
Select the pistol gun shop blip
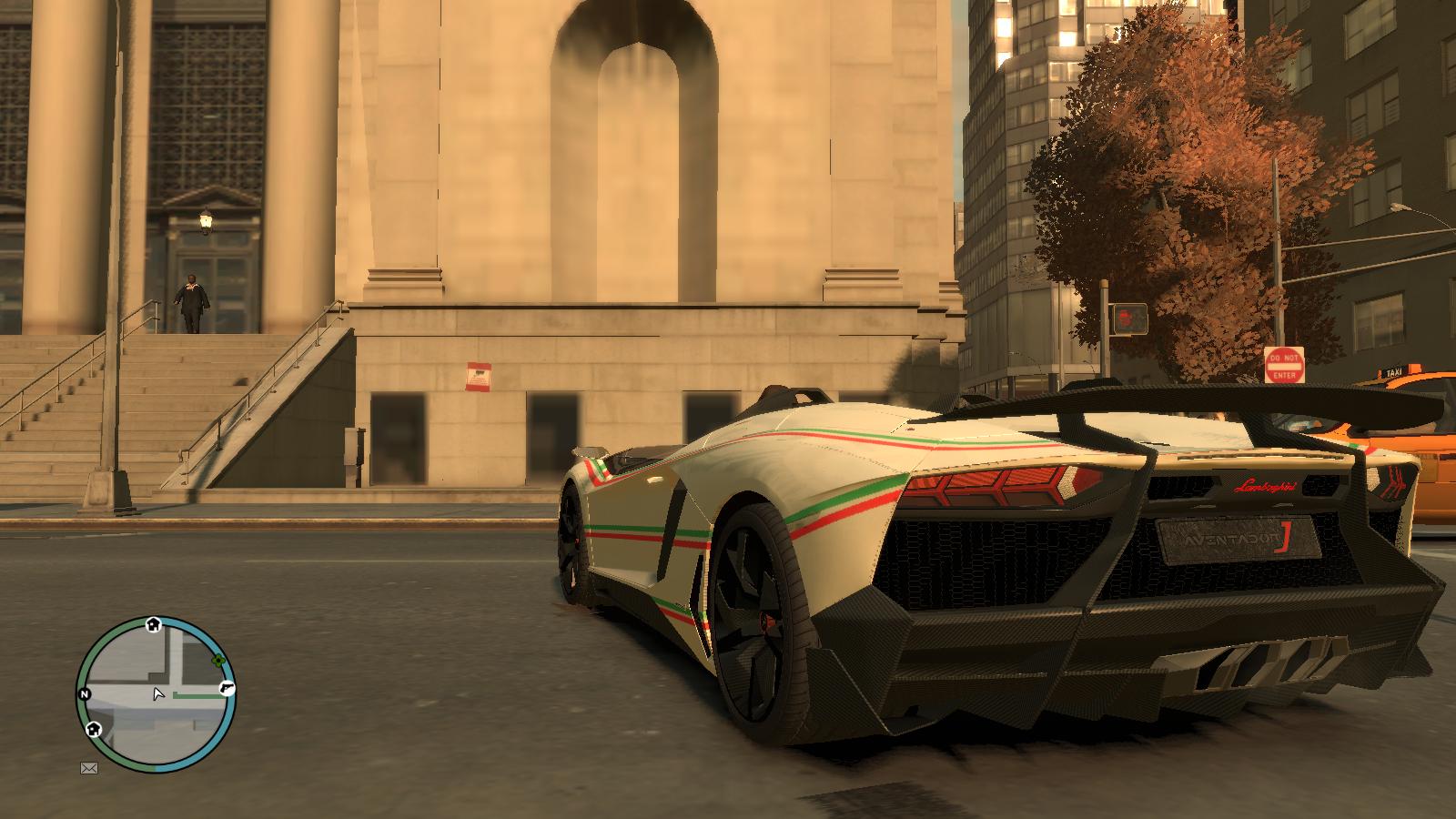click(226, 689)
